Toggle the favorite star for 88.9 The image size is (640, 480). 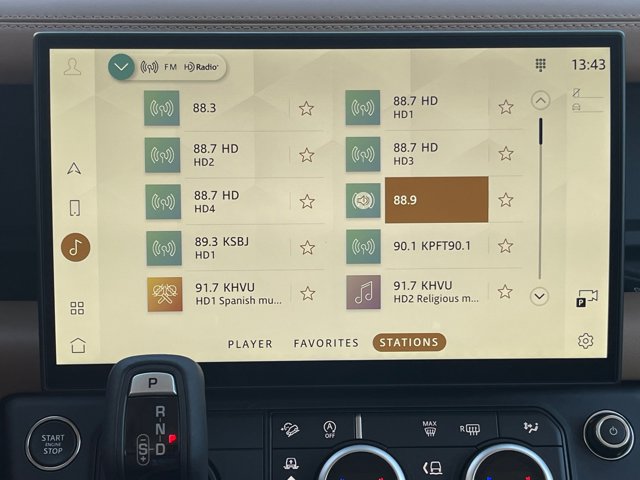pyautogui.click(x=506, y=200)
